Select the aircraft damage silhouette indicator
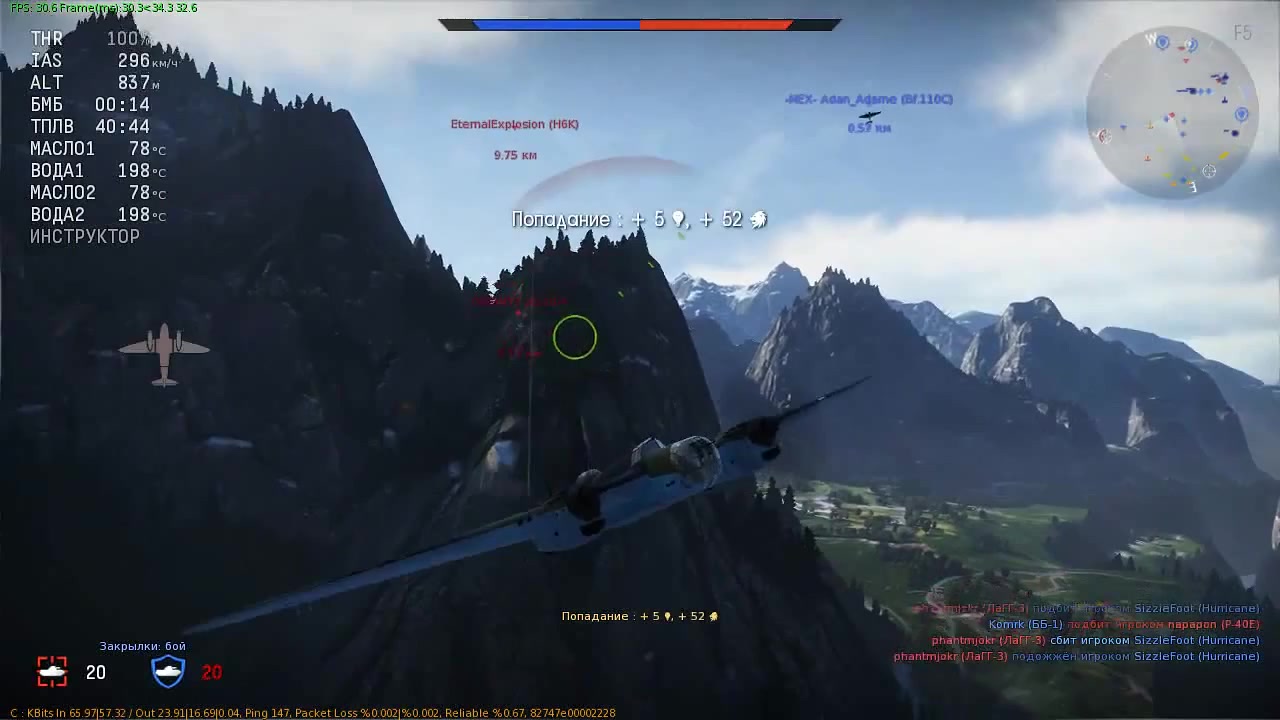 164,353
